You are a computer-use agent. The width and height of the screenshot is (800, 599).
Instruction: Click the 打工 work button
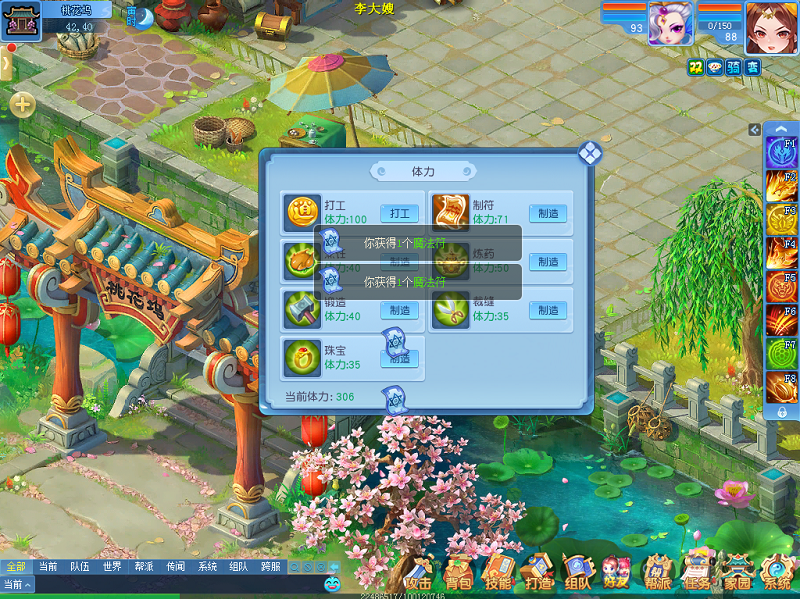tap(399, 213)
